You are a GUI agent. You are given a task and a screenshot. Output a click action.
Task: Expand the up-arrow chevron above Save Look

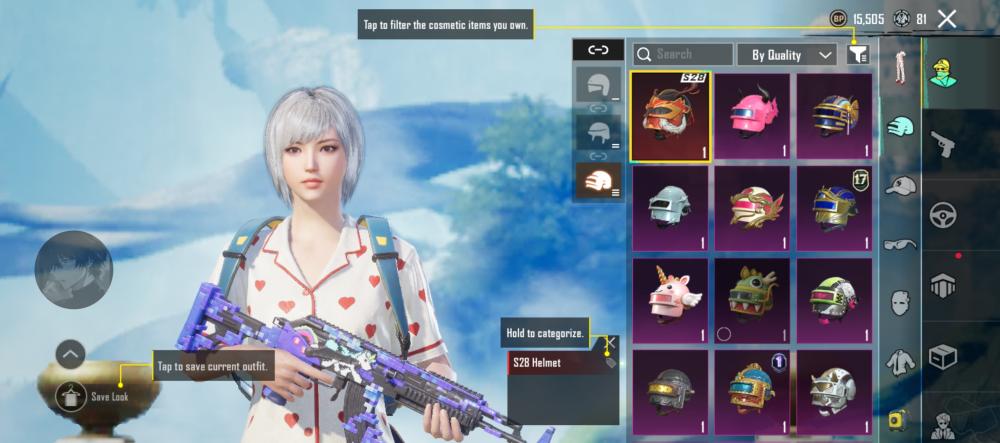70,353
